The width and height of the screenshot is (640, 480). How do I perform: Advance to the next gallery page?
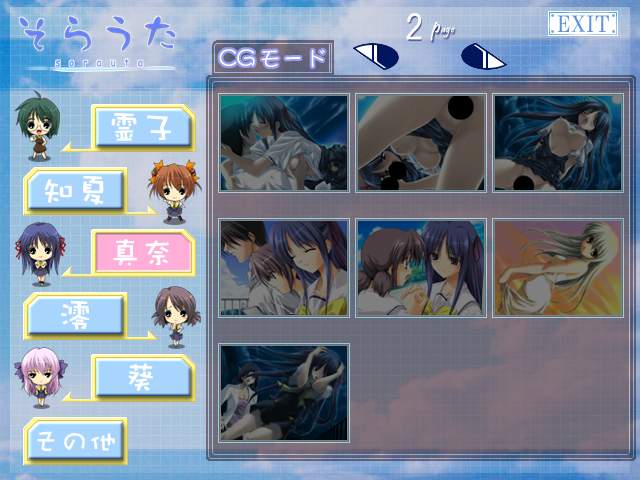[x=483, y=57]
